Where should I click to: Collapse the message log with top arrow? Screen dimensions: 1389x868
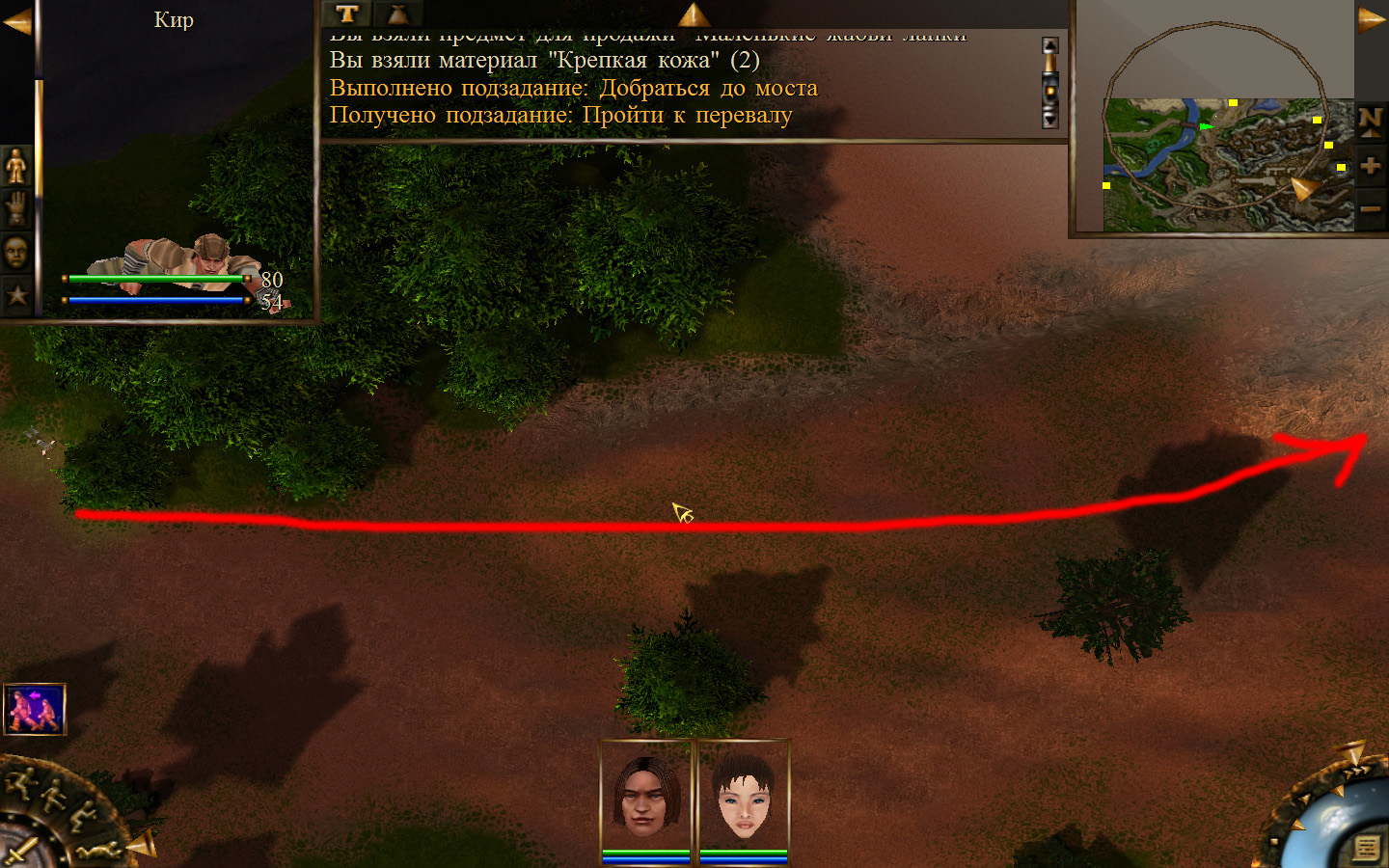[x=693, y=14]
